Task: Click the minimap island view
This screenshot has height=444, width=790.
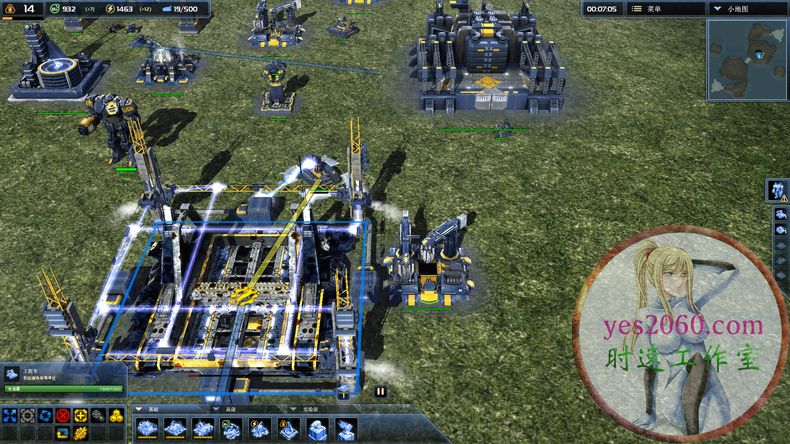Action: click(746, 60)
